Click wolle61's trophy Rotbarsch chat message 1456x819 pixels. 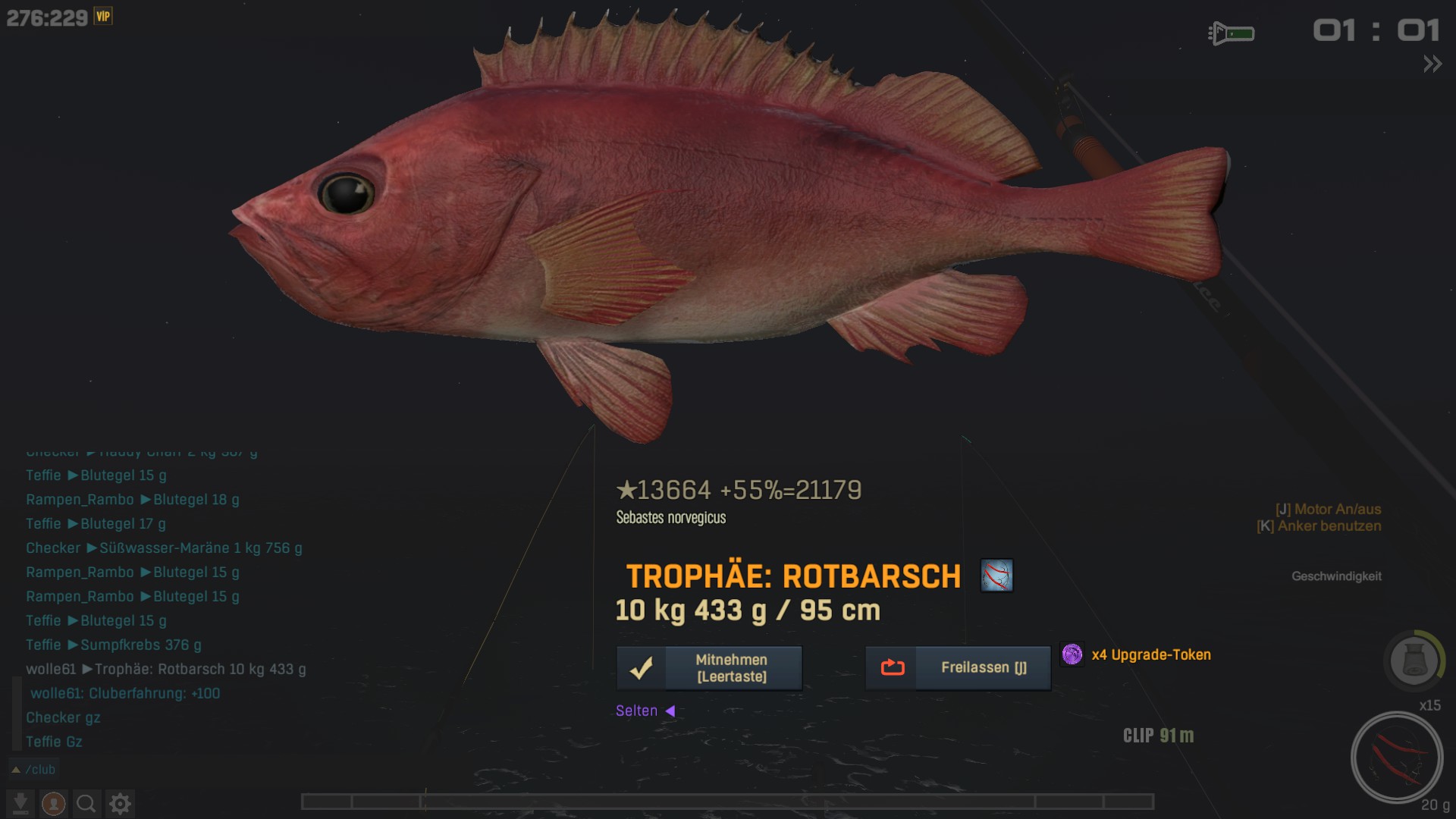coord(166,670)
